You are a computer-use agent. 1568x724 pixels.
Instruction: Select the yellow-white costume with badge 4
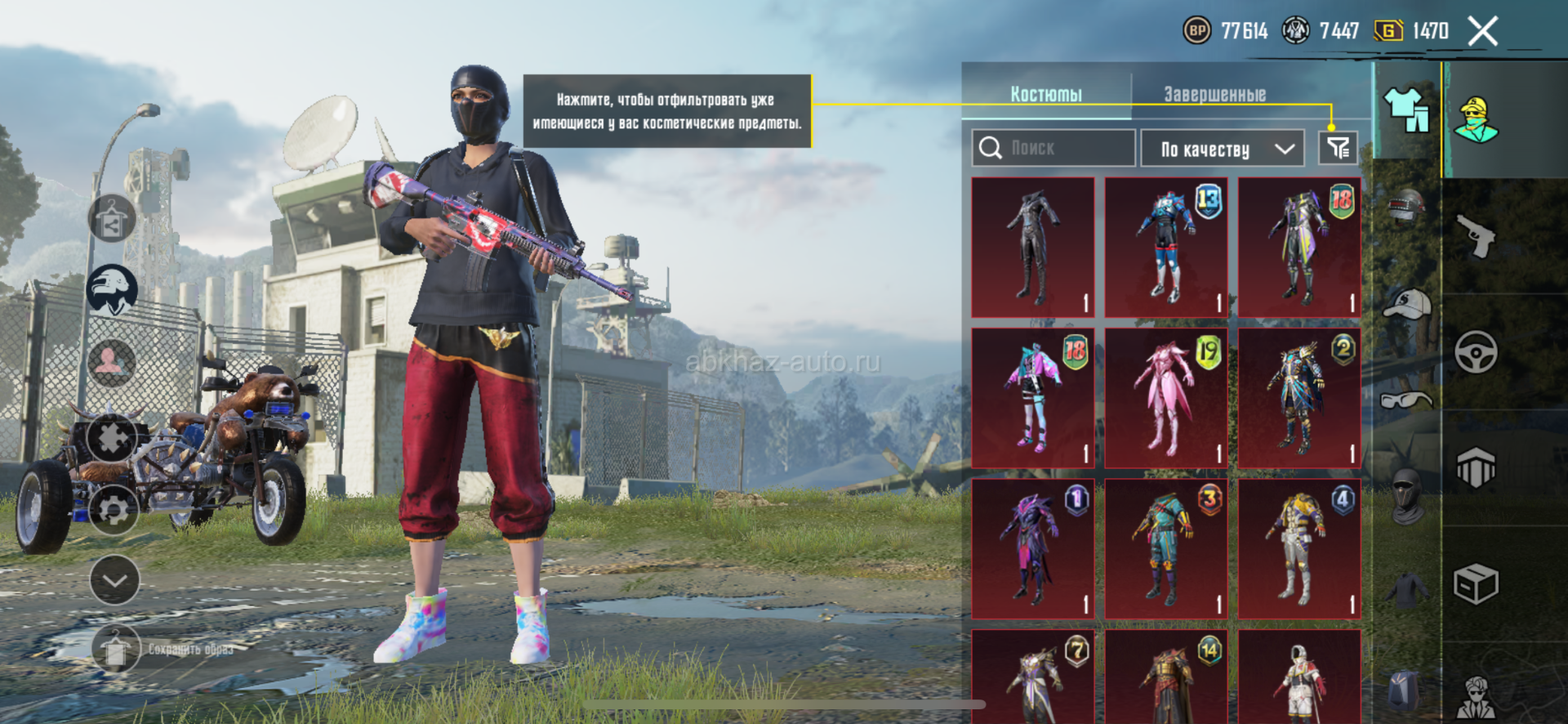(x=1299, y=548)
